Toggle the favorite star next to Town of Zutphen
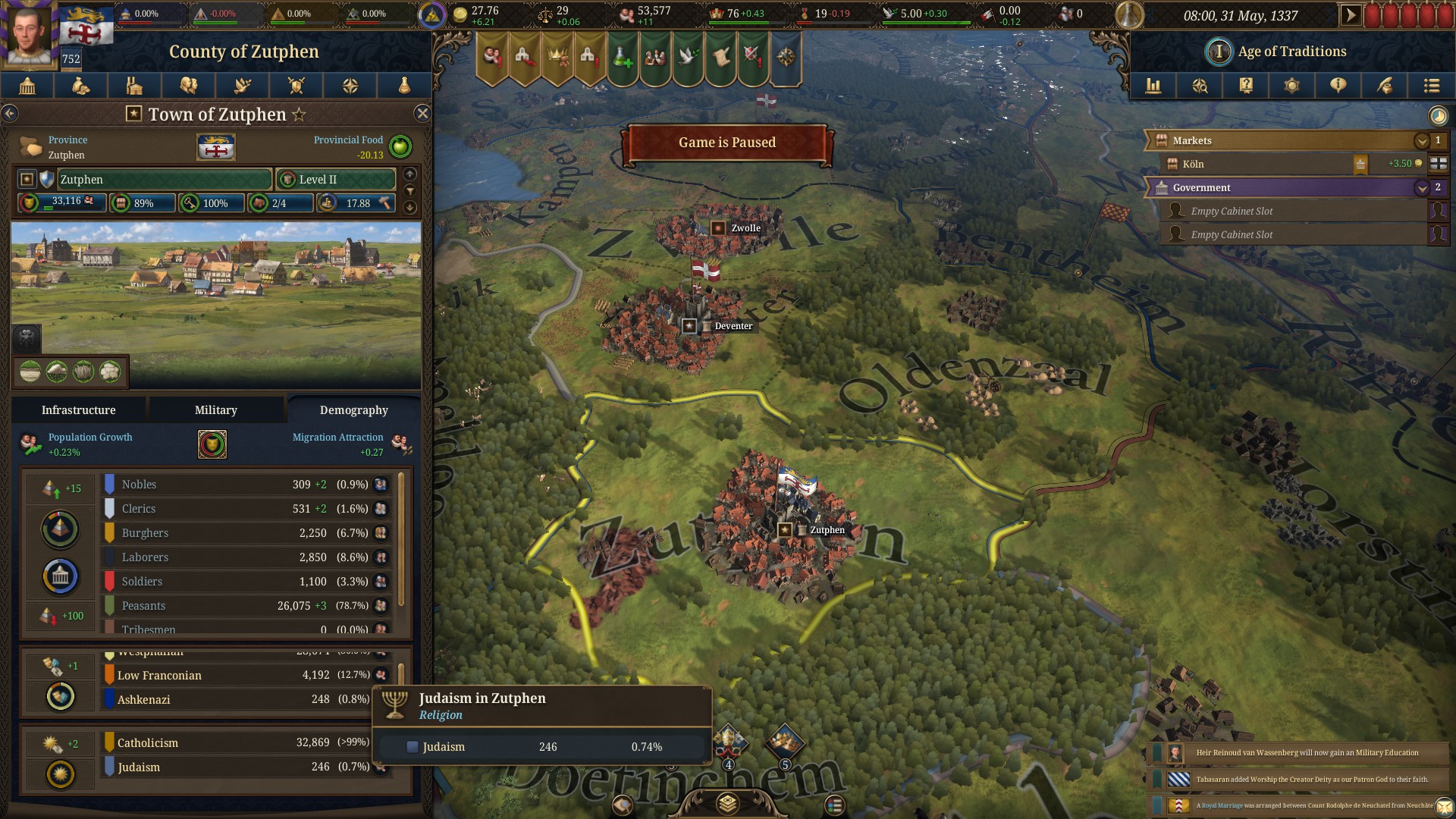Viewport: 1456px width, 819px height. (300, 114)
